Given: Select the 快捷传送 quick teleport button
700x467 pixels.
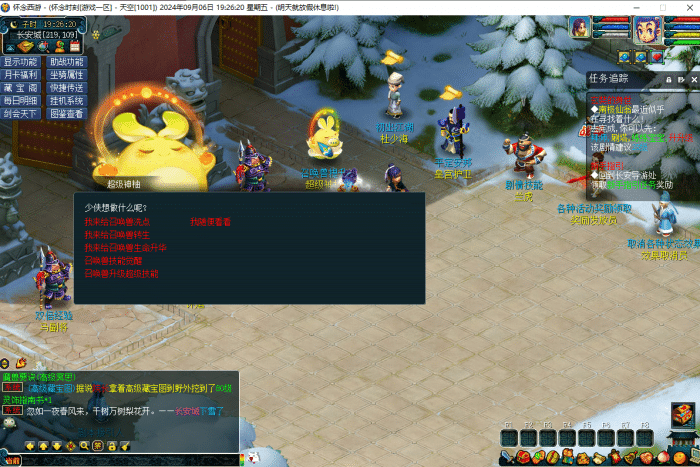Looking at the screenshot, I should tap(66, 88).
